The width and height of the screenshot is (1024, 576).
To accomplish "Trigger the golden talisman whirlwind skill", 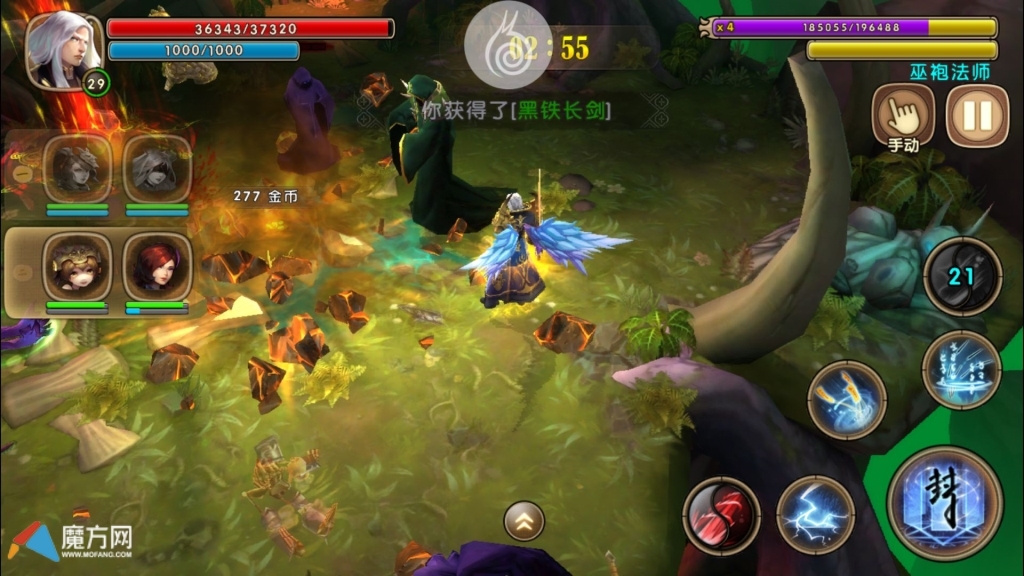I will coord(846,399).
